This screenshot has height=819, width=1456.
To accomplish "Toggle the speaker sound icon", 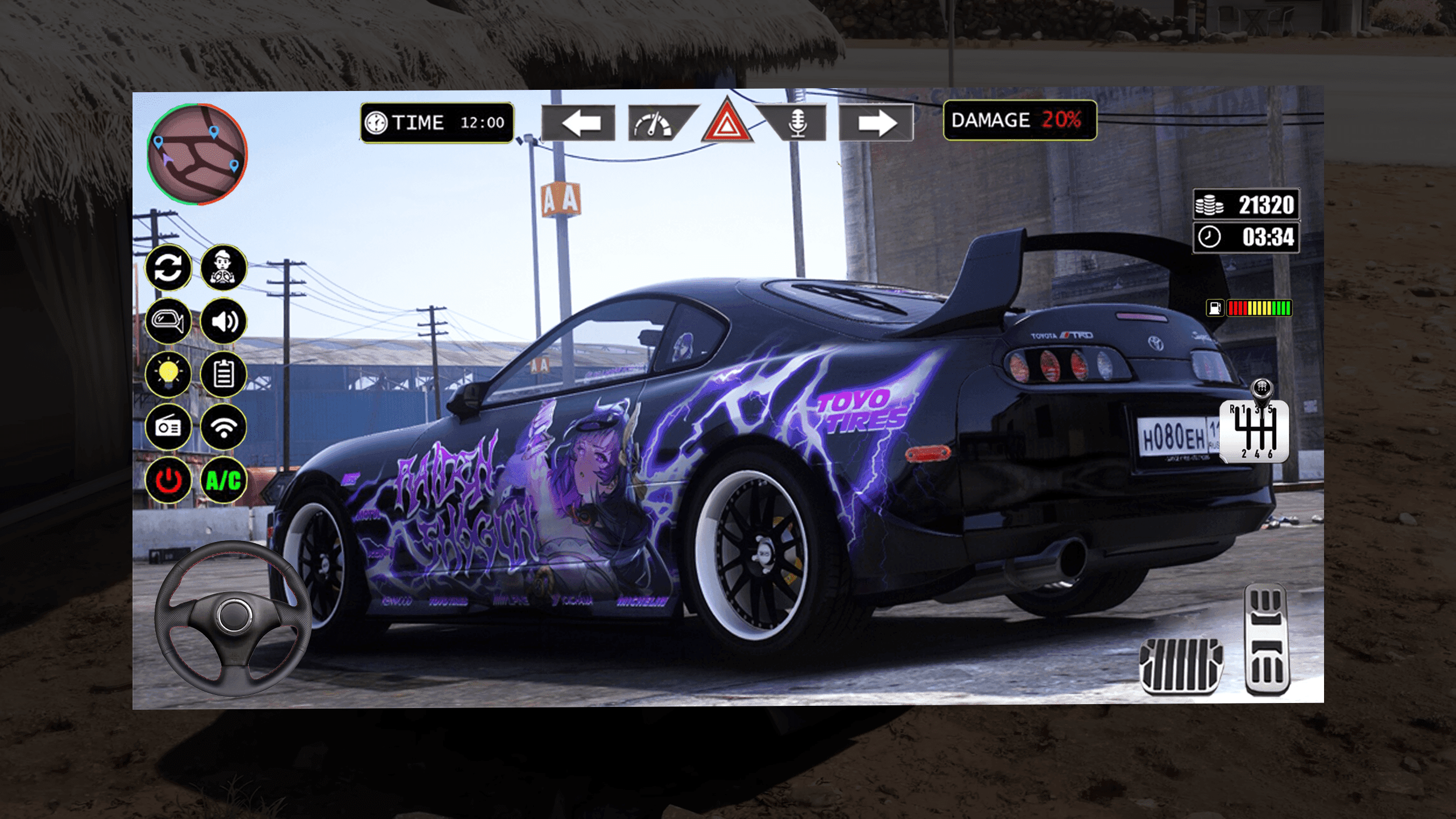I will (x=224, y=321).
